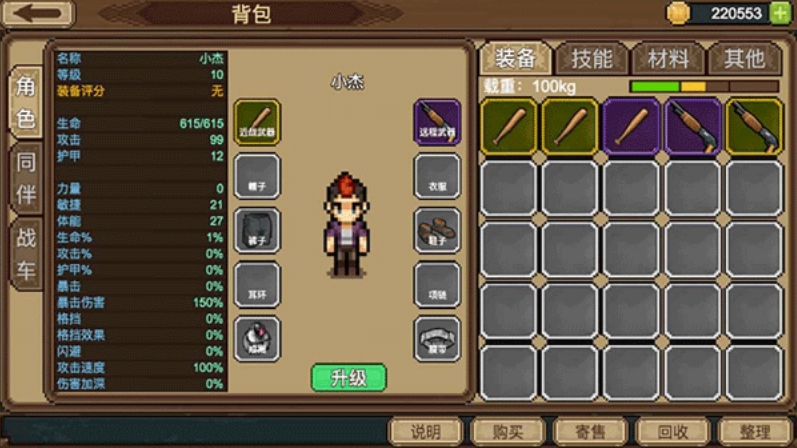Select the equipped melee weapon bat slot

pos(257,122)
